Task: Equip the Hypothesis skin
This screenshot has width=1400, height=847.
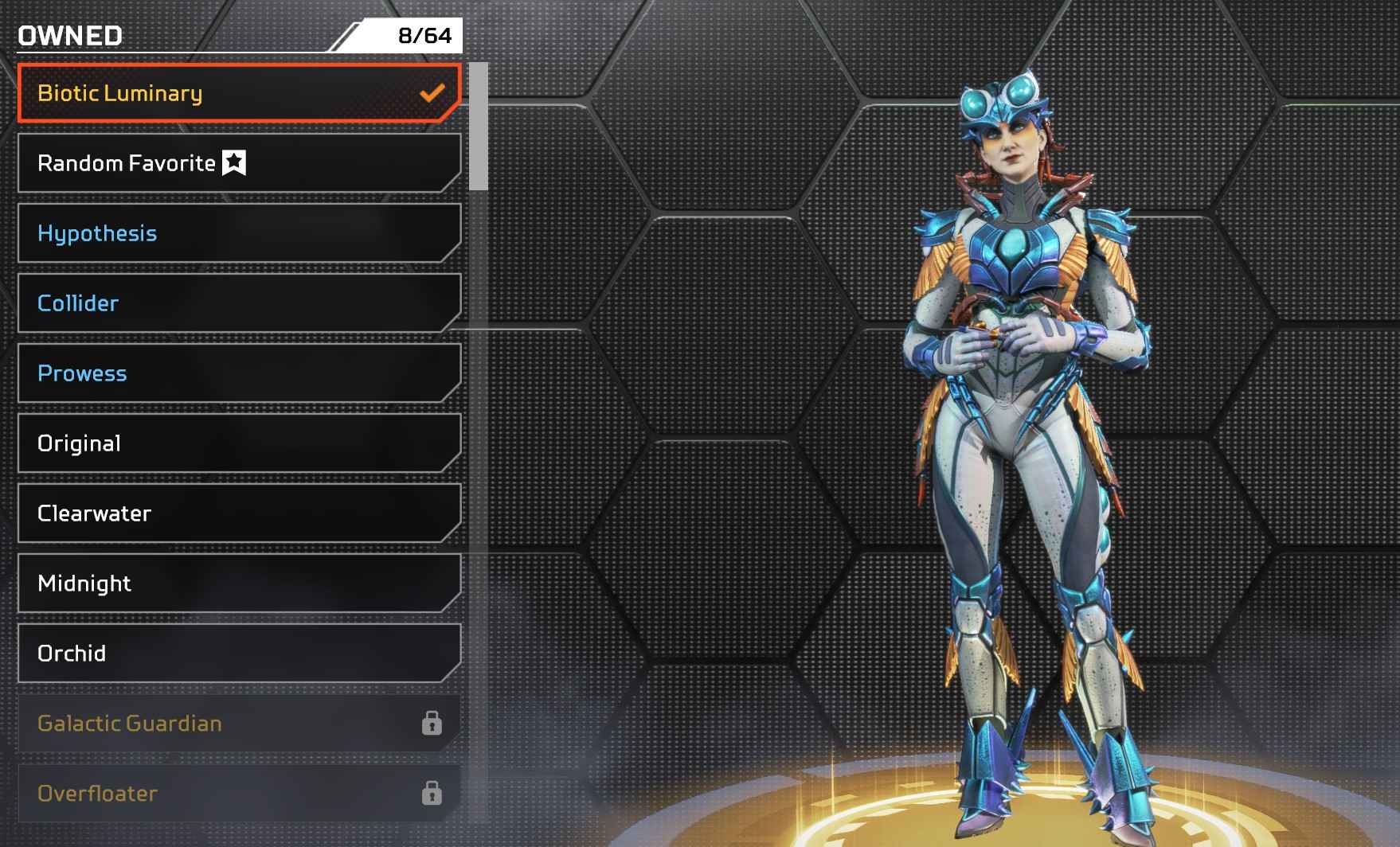Action: [239, 233]
